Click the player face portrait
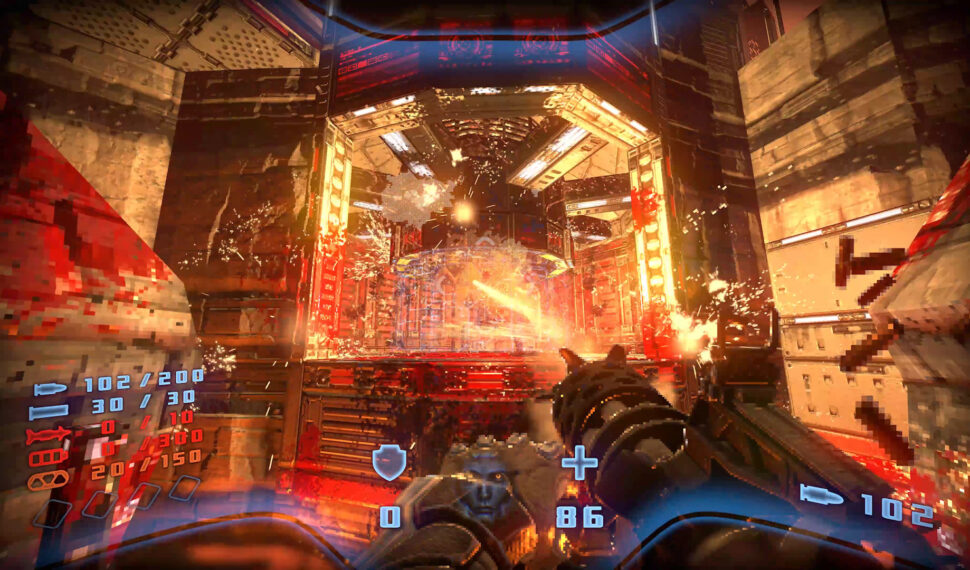This screenshot has height=570, width=970. tap(484, 487)
